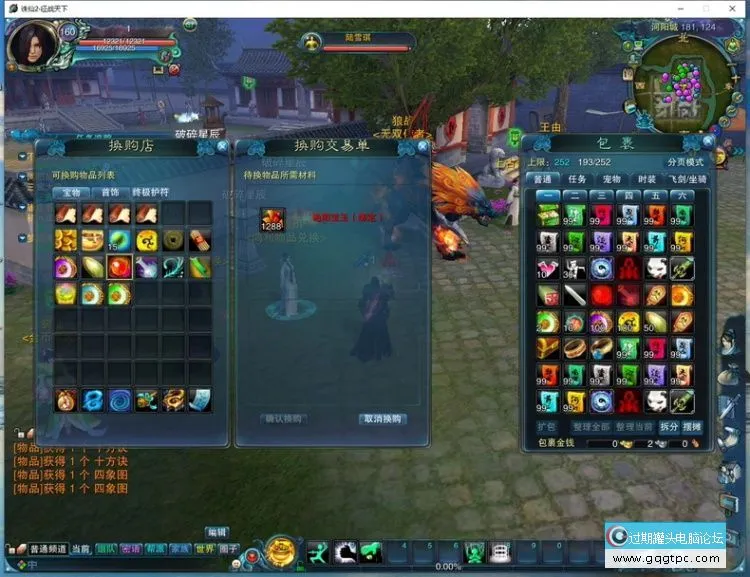Open the 终极护符 shop tab
The width and height of the screenshot is (750, 577).
(151, 192)
